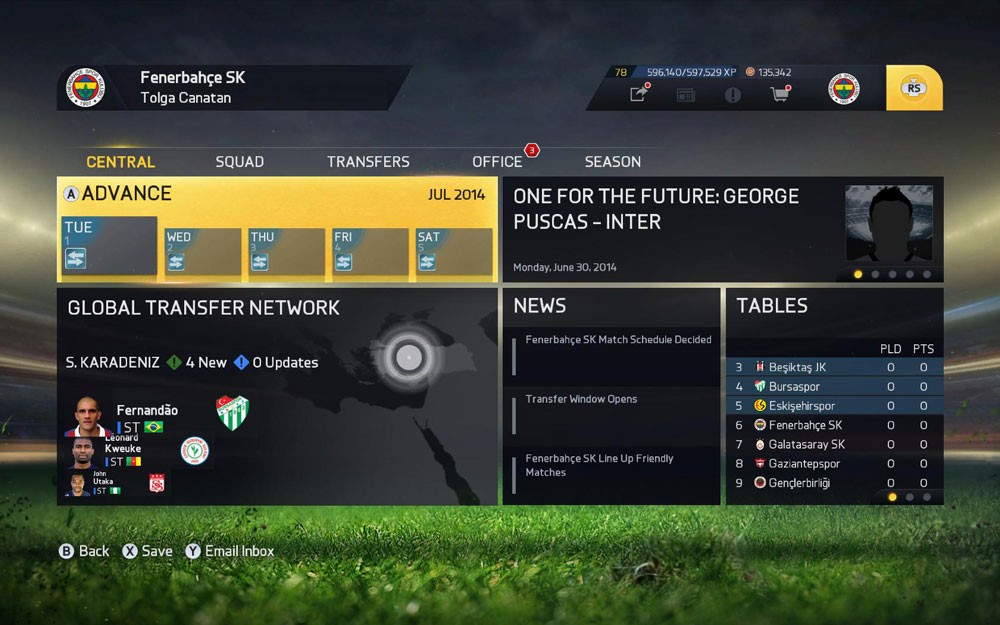The width and height of the screenshot is (1000, 625).
Task: Select the Friday calendar day tile
Action: coord(370,251)
